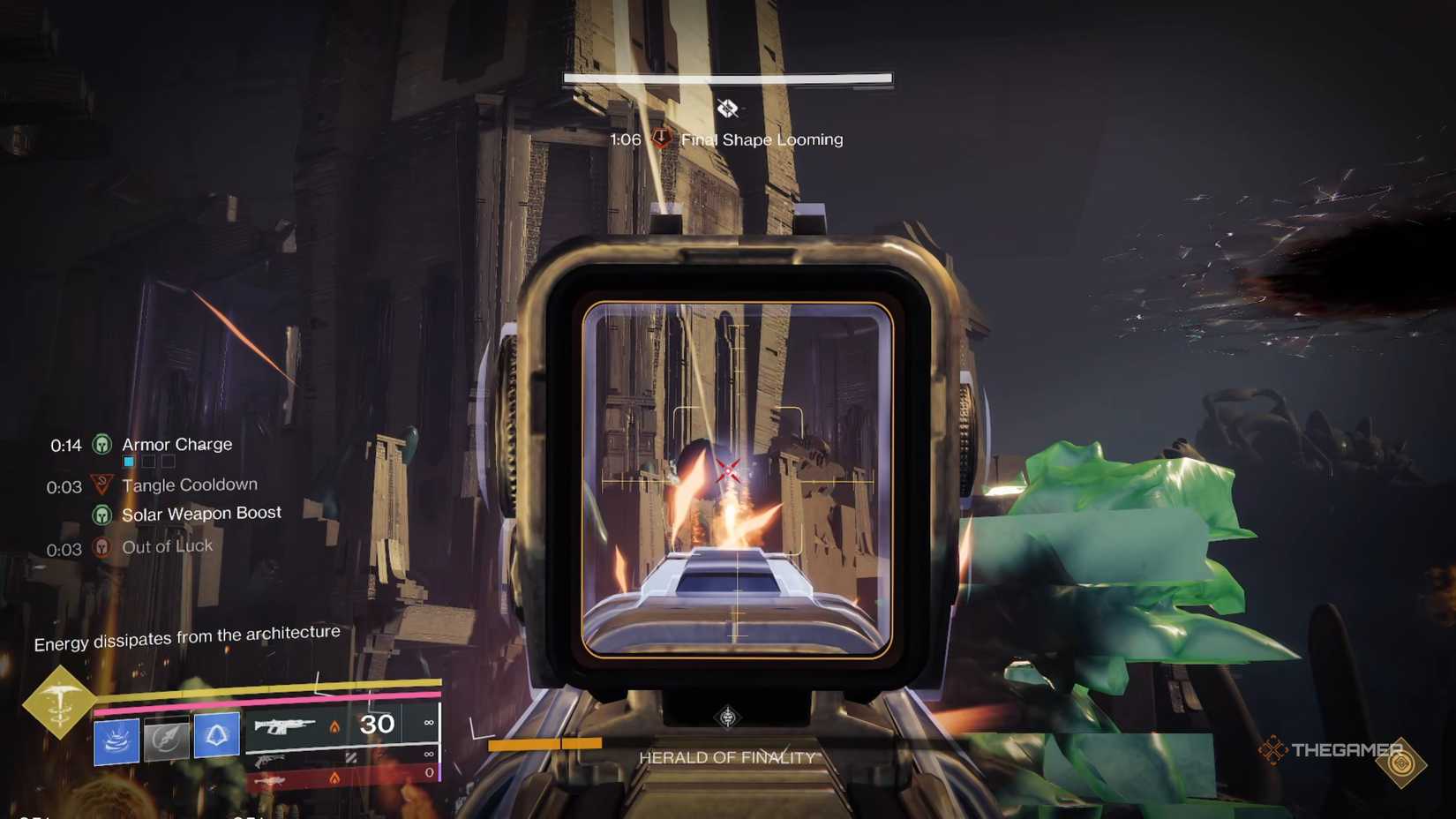Image resolution: width=1456 pixels, height=819 pixels.
Task: Click the debuff icon above Final Shape Looming
Action: pyautogui.click(x=728, y=109)
